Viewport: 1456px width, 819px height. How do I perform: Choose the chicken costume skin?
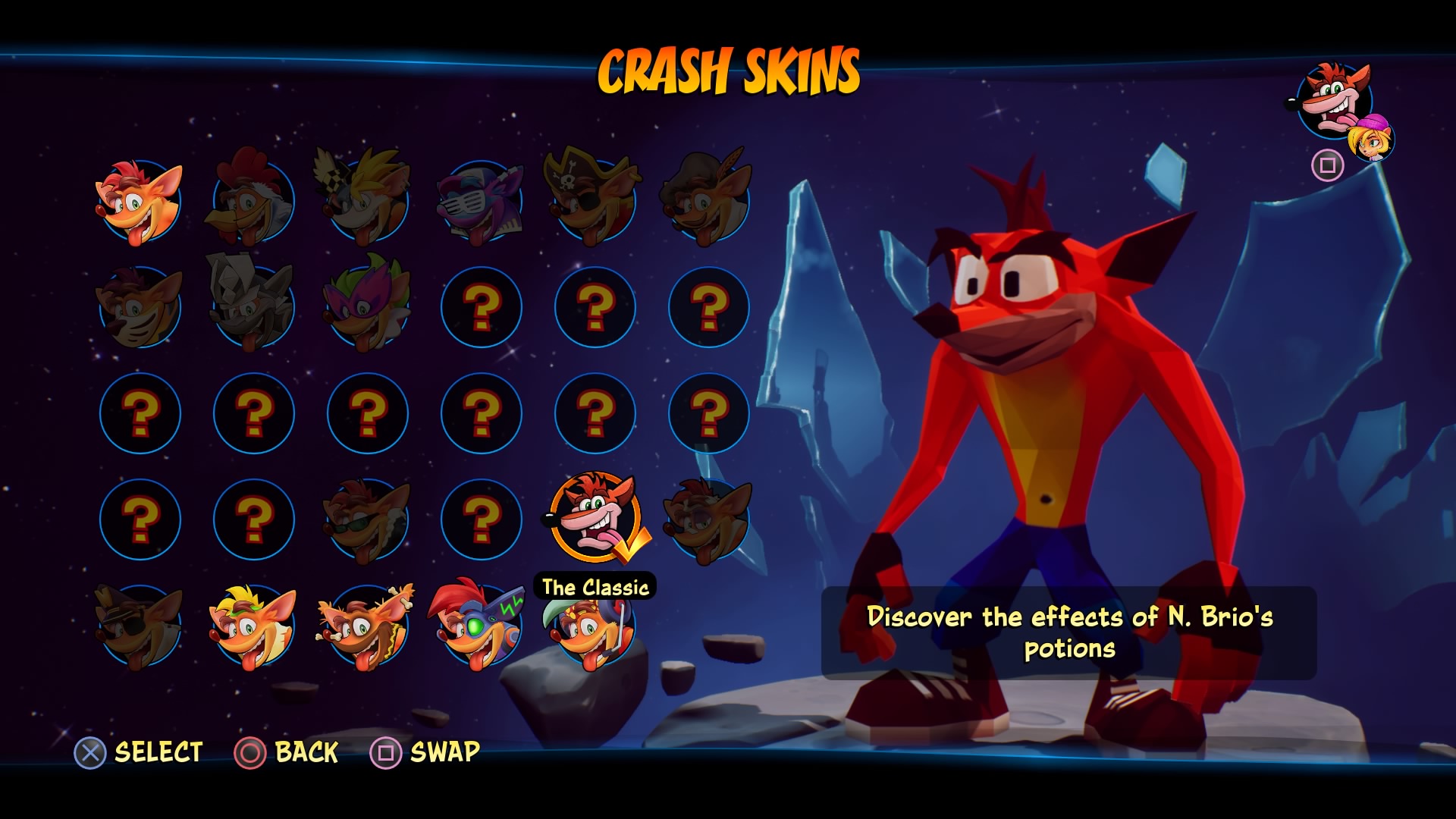point(253,202)
